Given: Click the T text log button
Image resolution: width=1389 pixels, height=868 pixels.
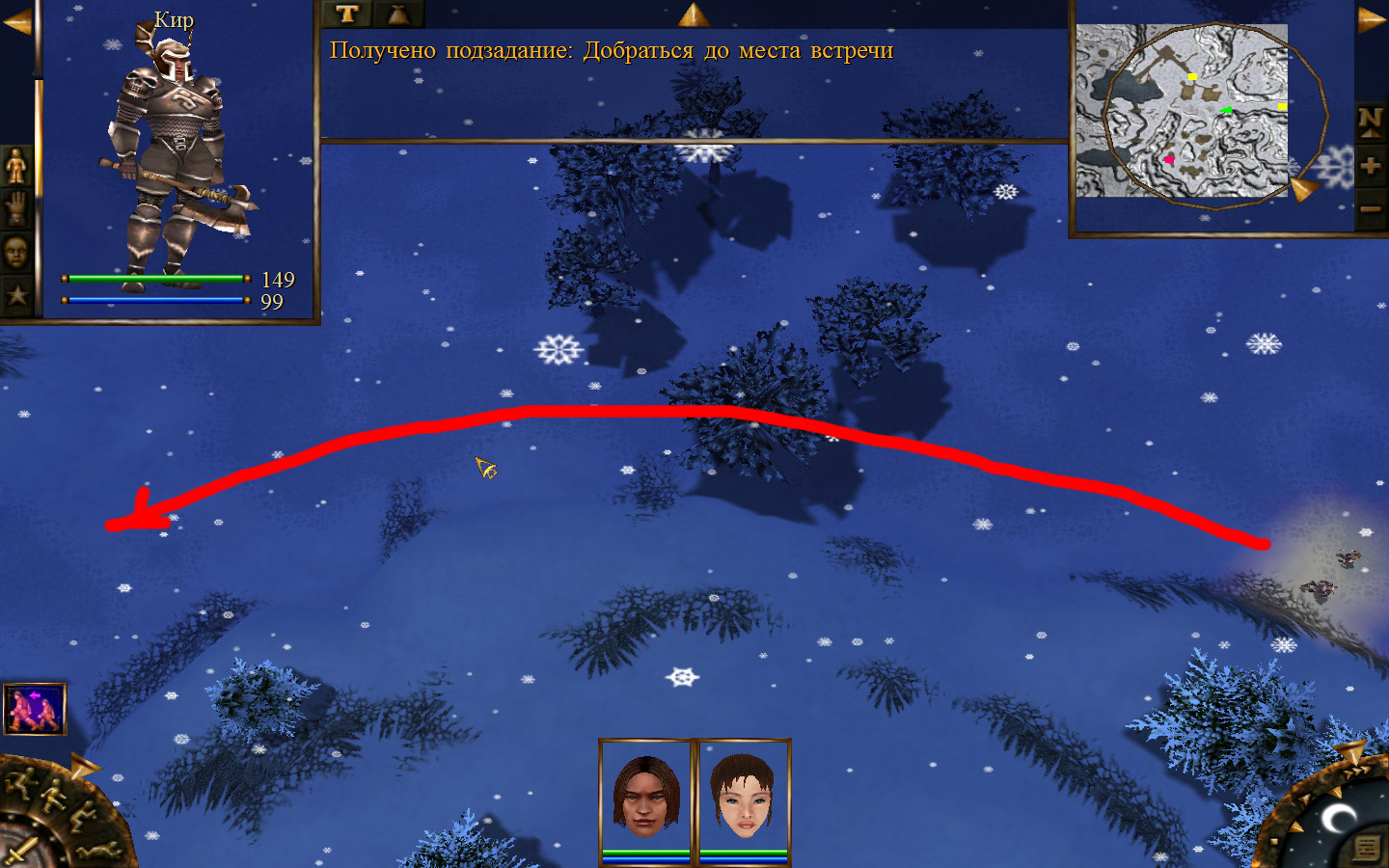Looking at the screenshot, I should pos(347,14).
